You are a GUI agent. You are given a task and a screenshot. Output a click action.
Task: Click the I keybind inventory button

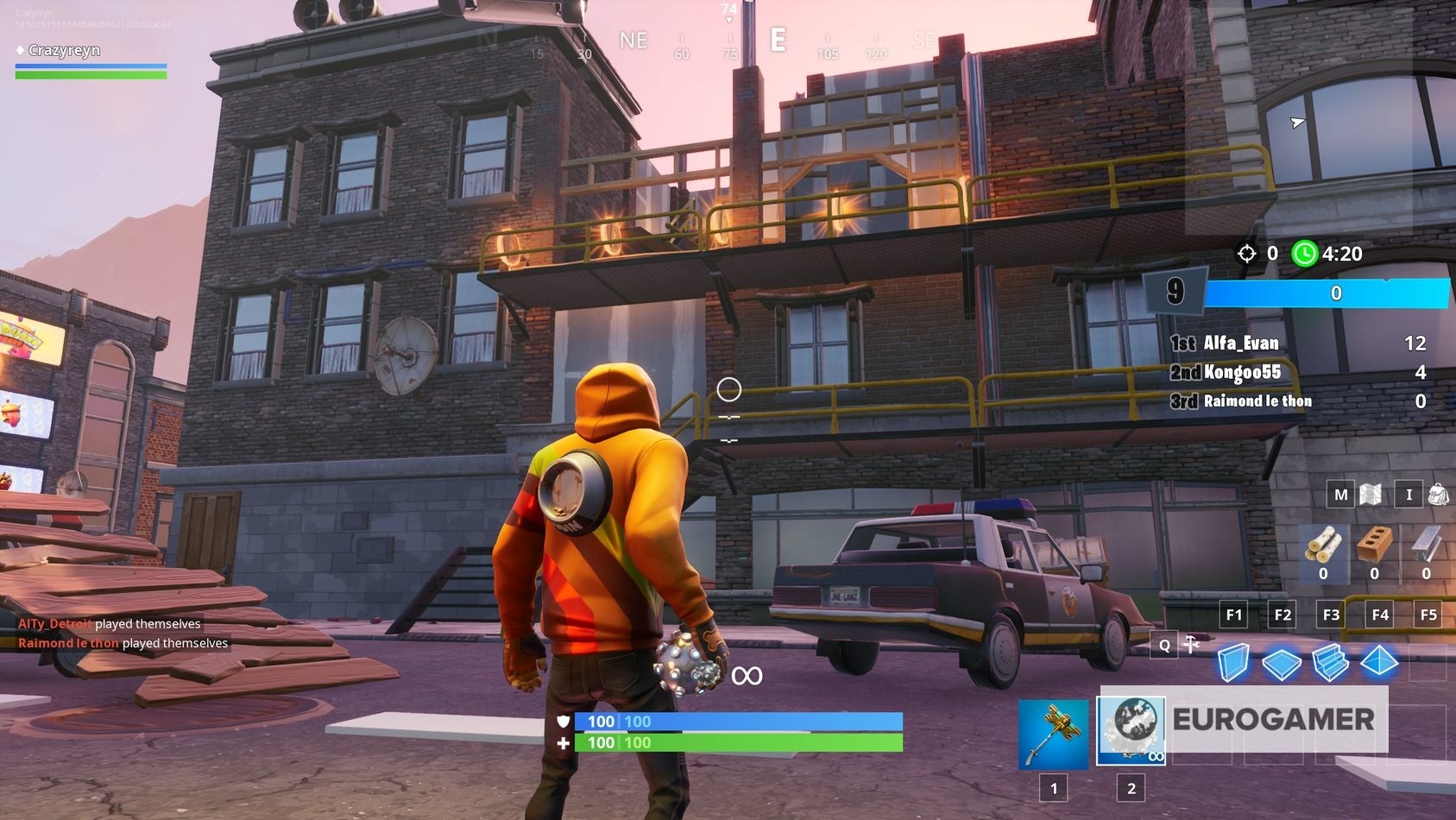1408,495
